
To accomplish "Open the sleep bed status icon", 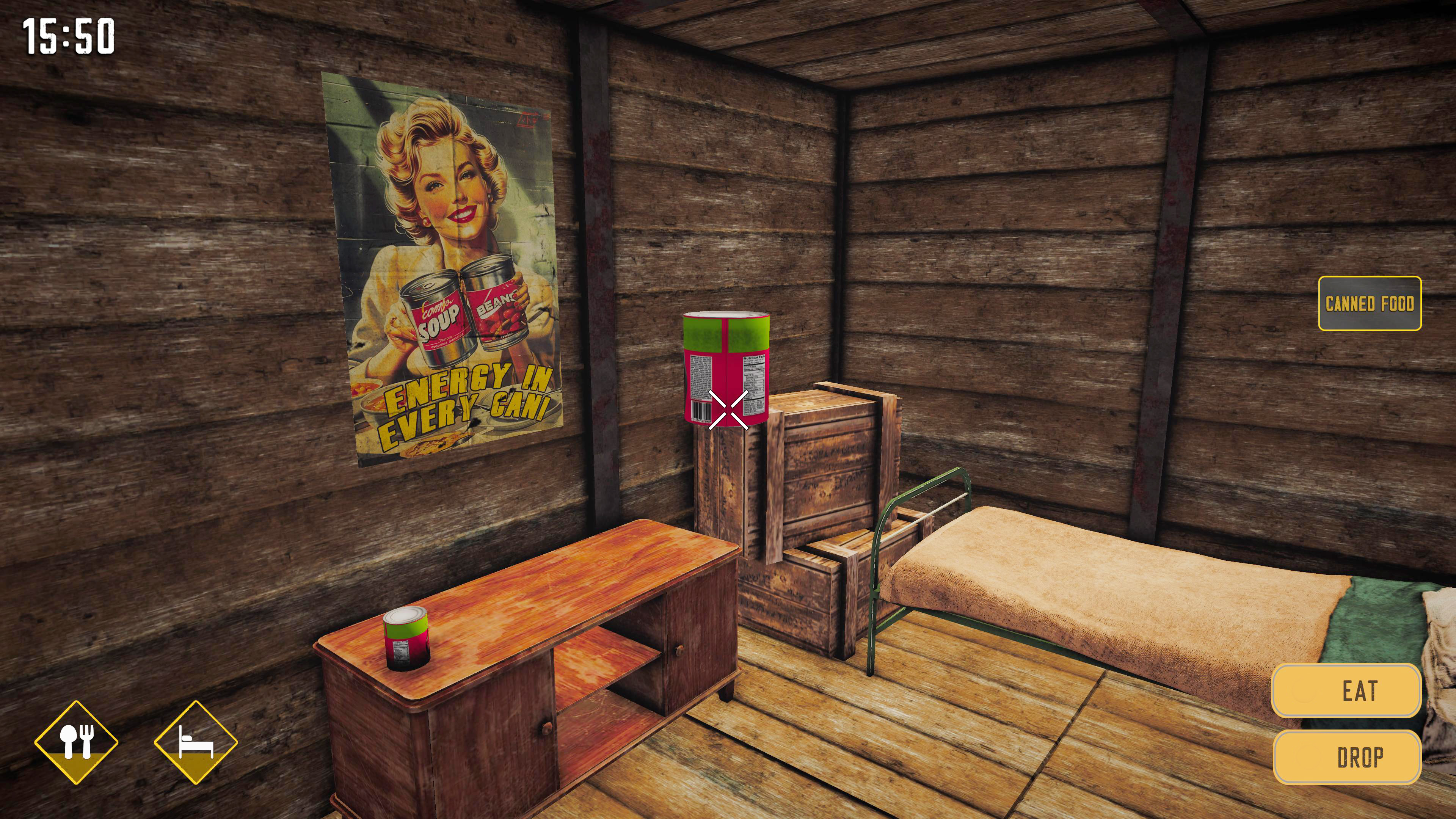I will tap(196, 742).
